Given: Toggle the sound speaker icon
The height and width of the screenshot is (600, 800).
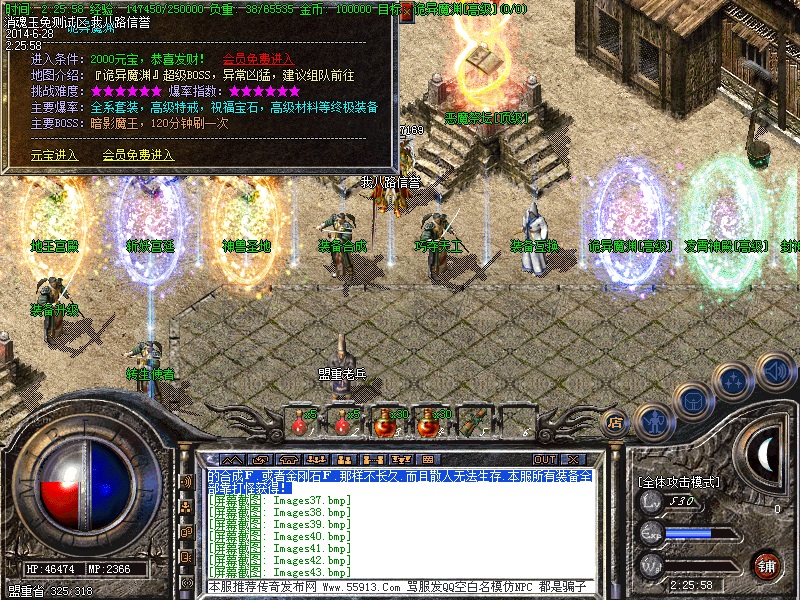Looking at the screenshot, I should 774,370.
